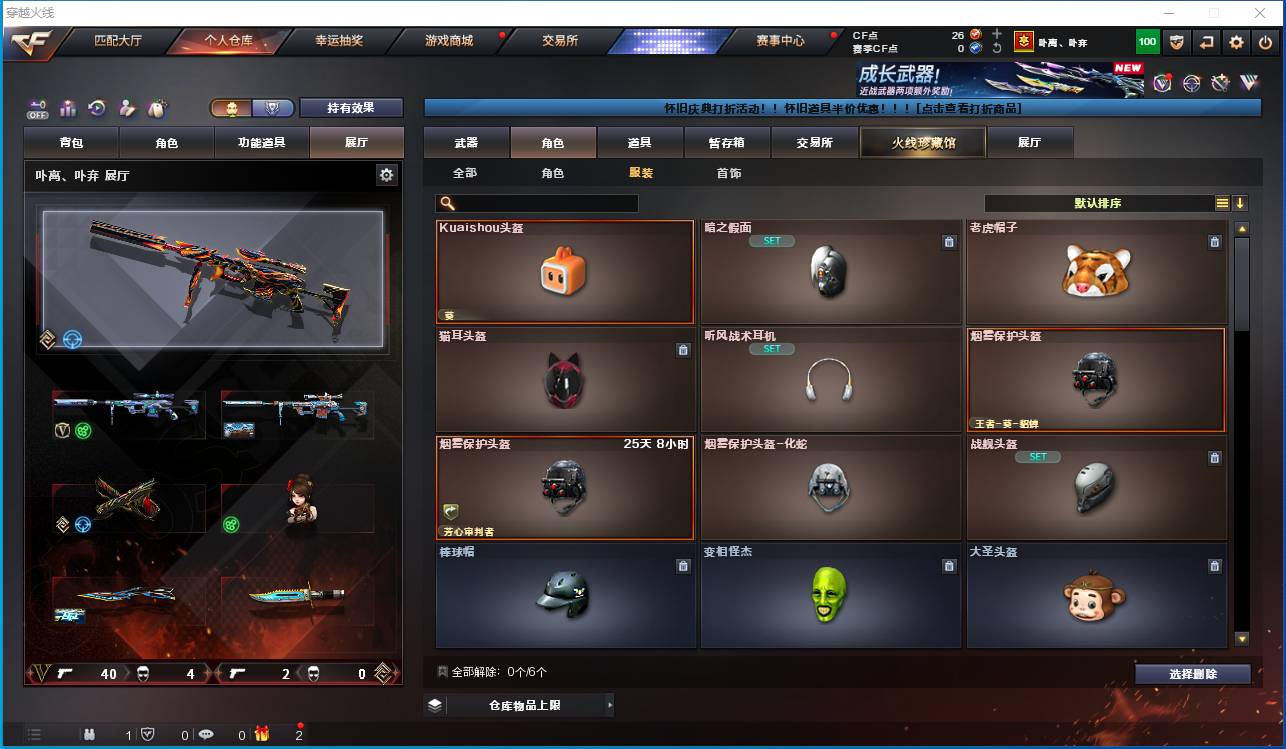Switch to the 武器 tab

tap(464, 142)
